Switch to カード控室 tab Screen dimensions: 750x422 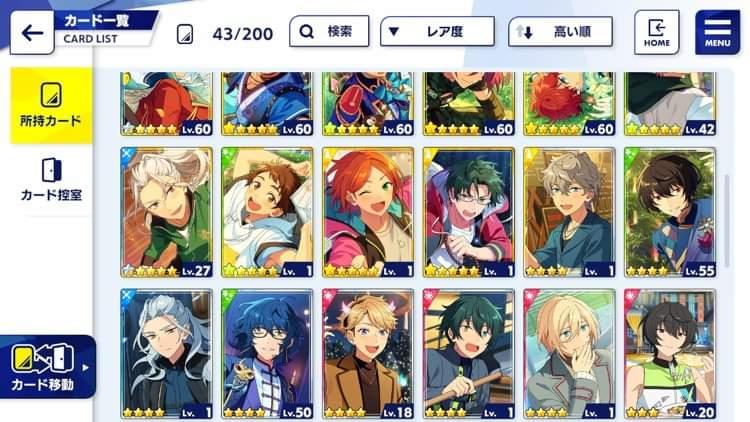pyautogui.click(x=50, y=180)
